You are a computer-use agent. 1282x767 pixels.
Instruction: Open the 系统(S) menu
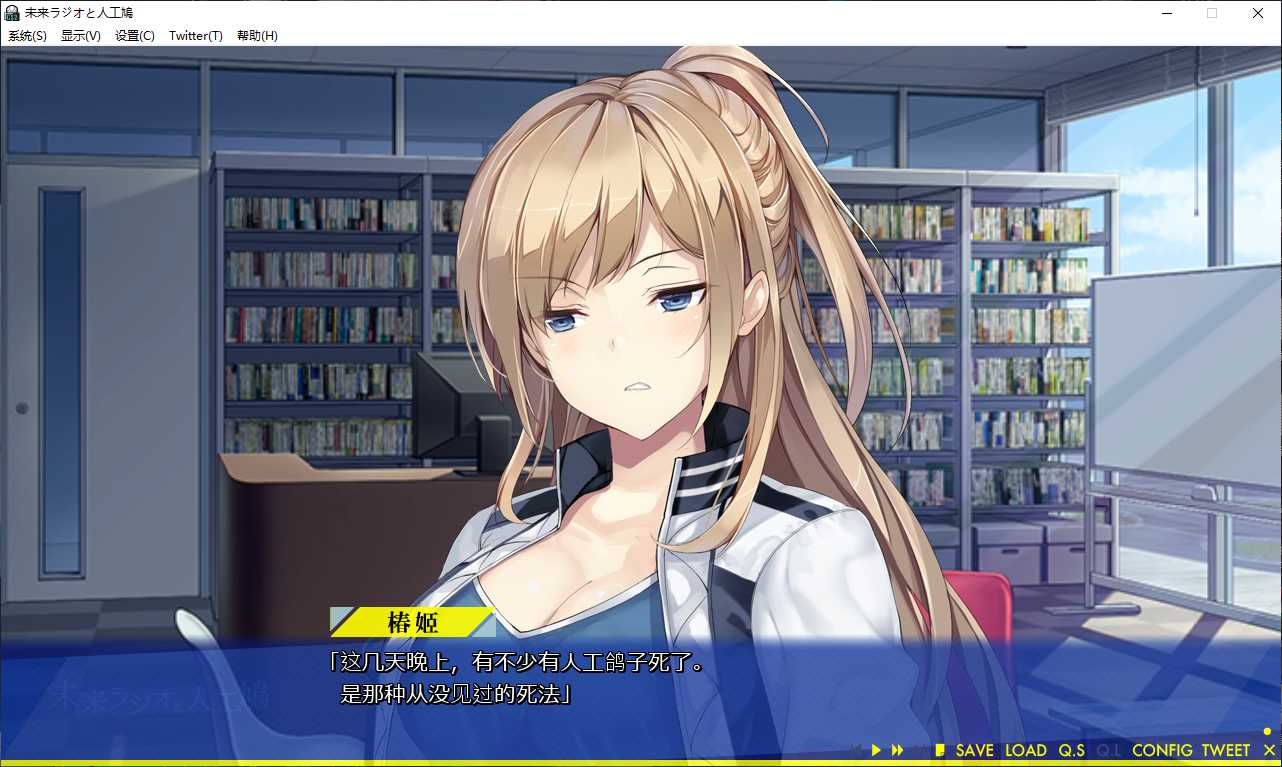pos(27,36)
